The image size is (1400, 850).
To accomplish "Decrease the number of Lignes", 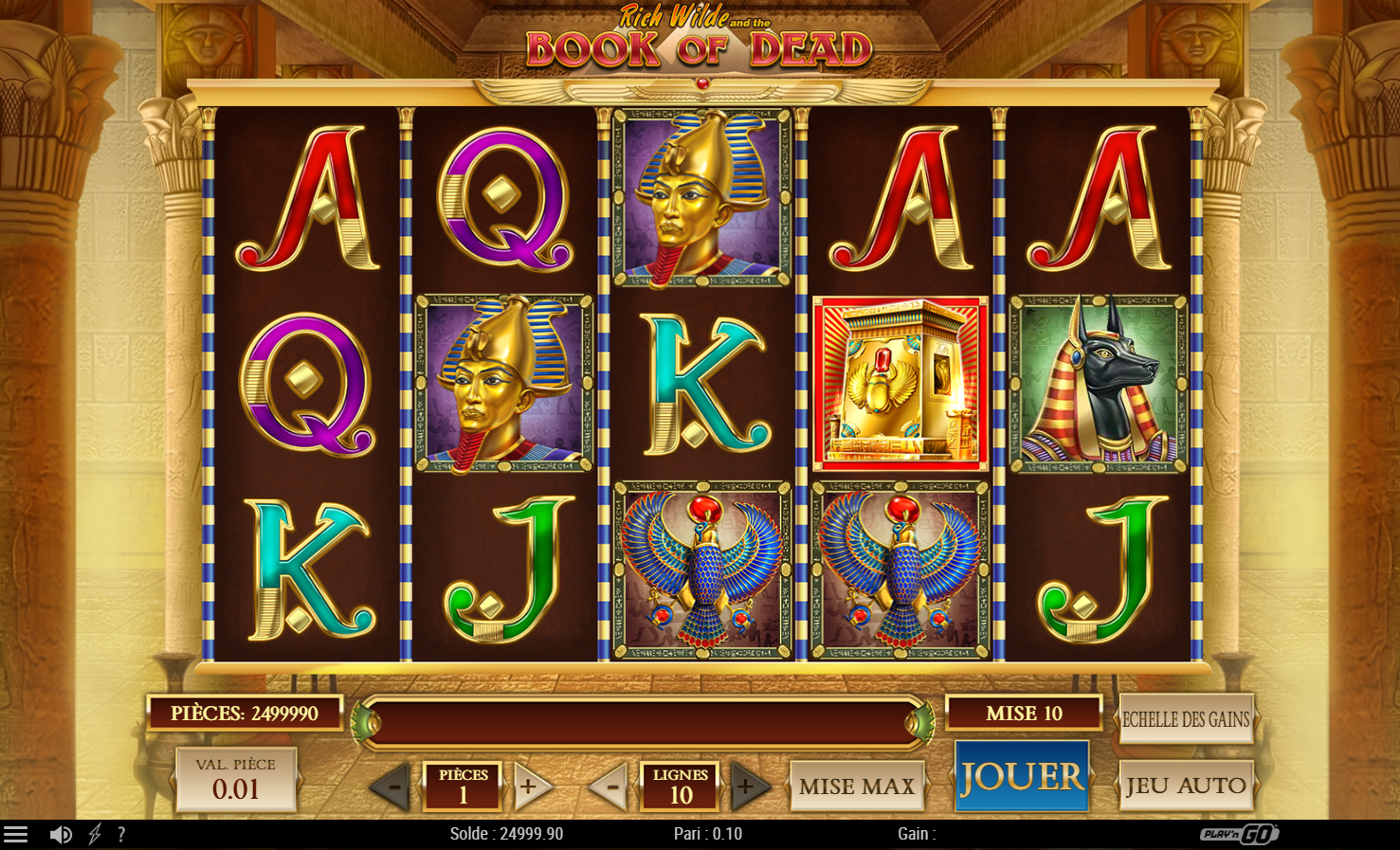I will pyautogui.click(x=609, y=786).
